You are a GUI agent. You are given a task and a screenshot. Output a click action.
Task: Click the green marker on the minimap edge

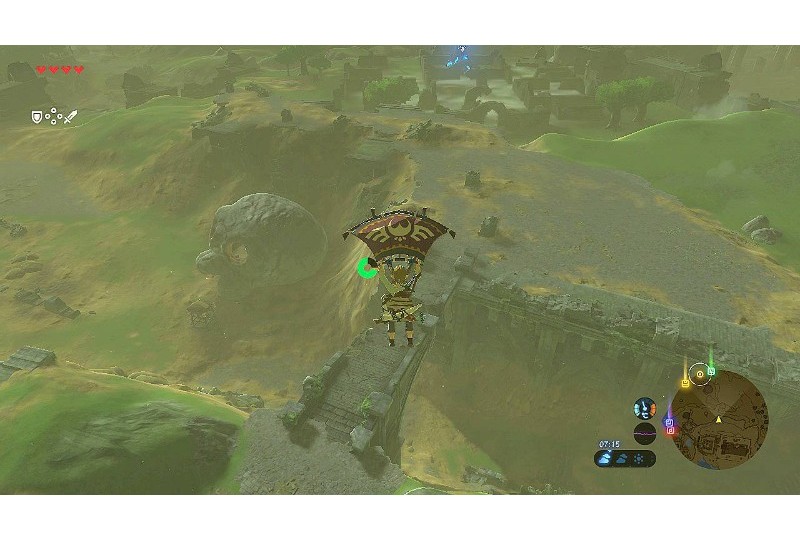coord(711,371)
